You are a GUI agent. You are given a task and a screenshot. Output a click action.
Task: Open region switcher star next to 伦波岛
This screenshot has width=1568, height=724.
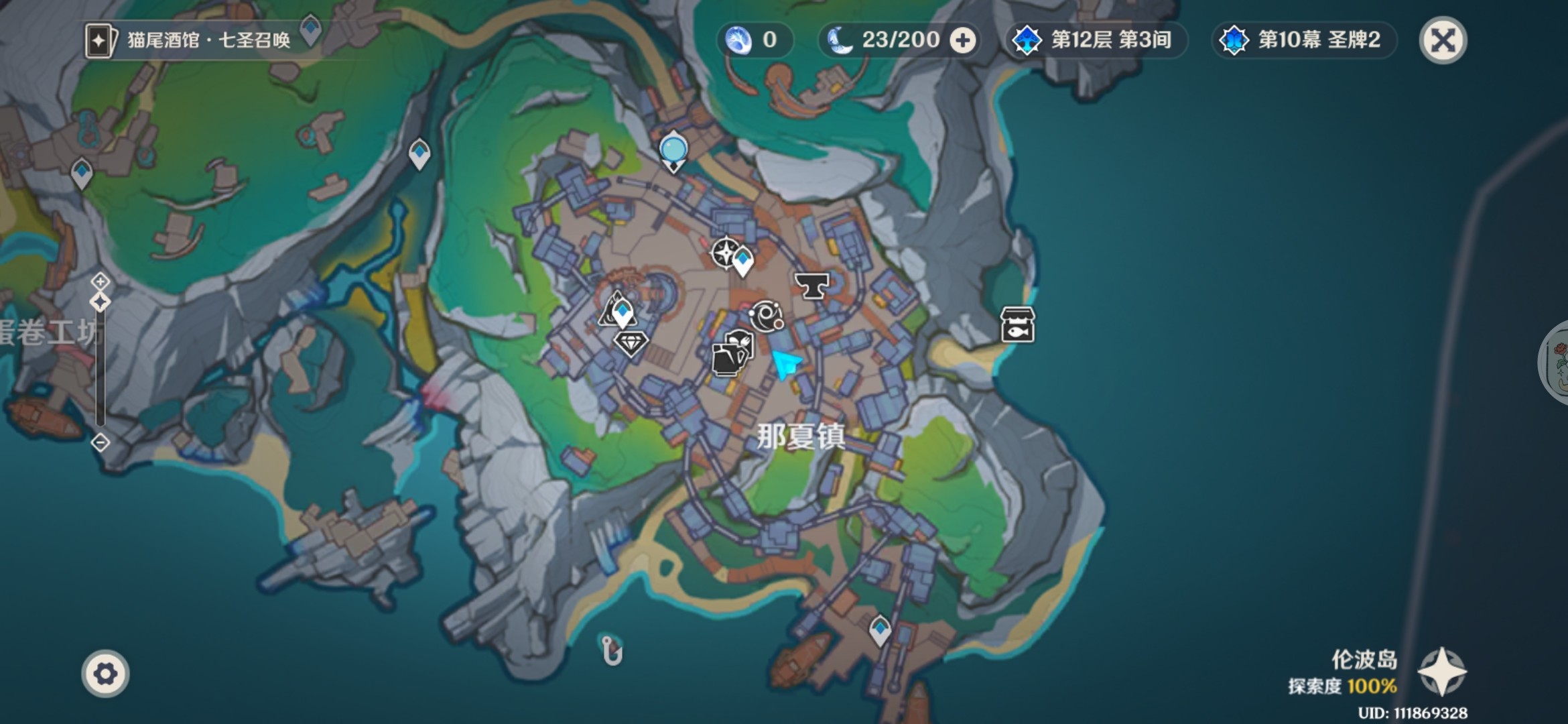[1442, 672]
